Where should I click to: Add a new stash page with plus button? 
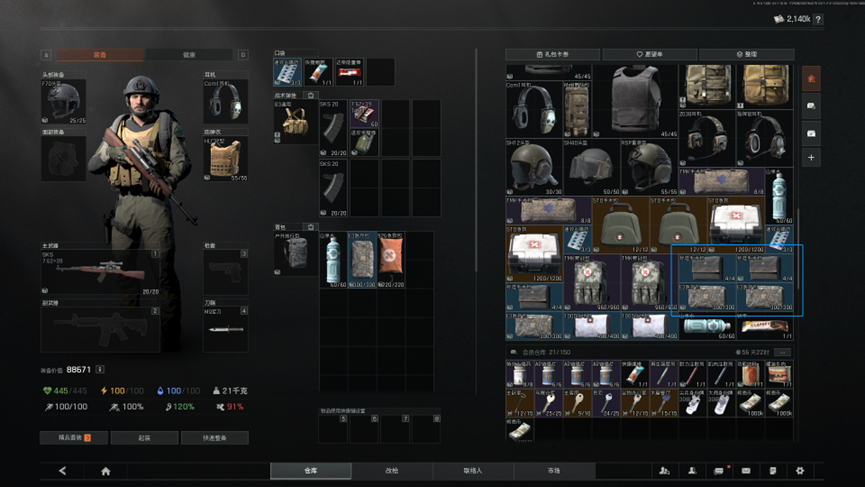pos(811,158)
